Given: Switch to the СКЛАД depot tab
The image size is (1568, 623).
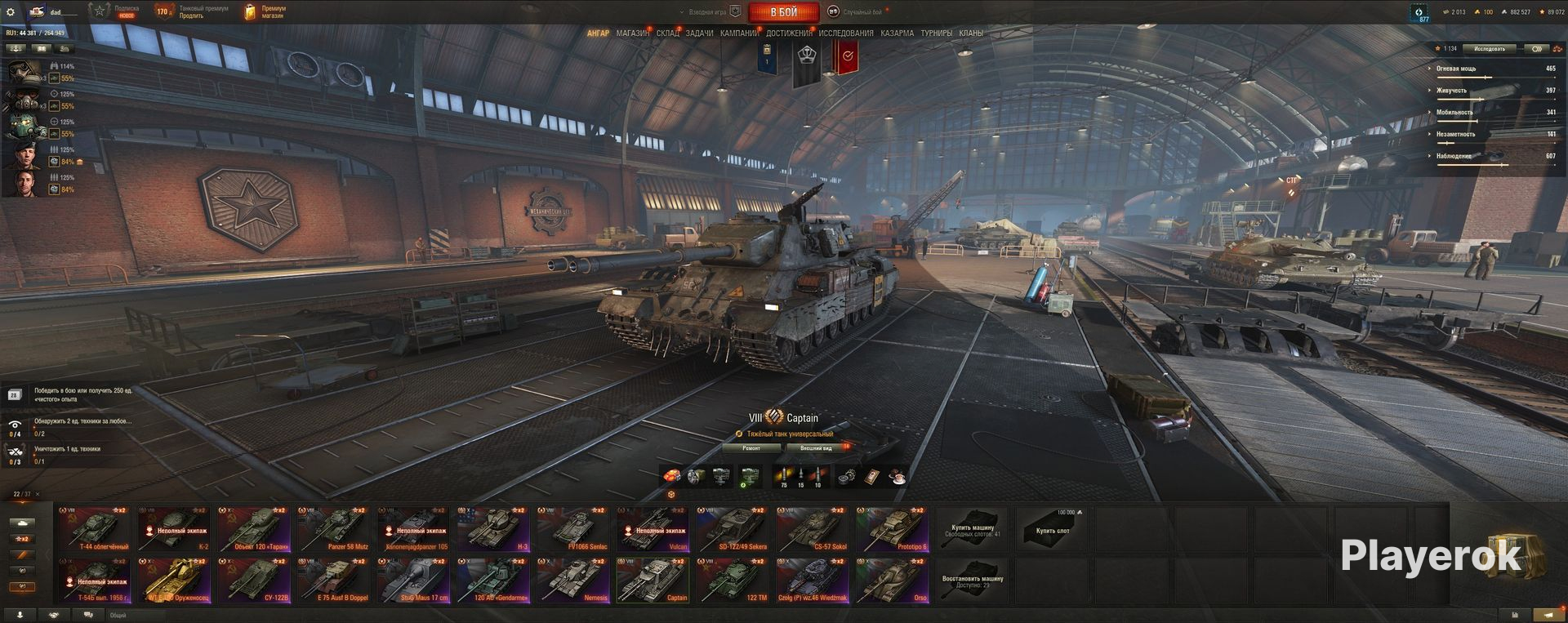Looking at the screenshot, I should click(x=667, y=33).
